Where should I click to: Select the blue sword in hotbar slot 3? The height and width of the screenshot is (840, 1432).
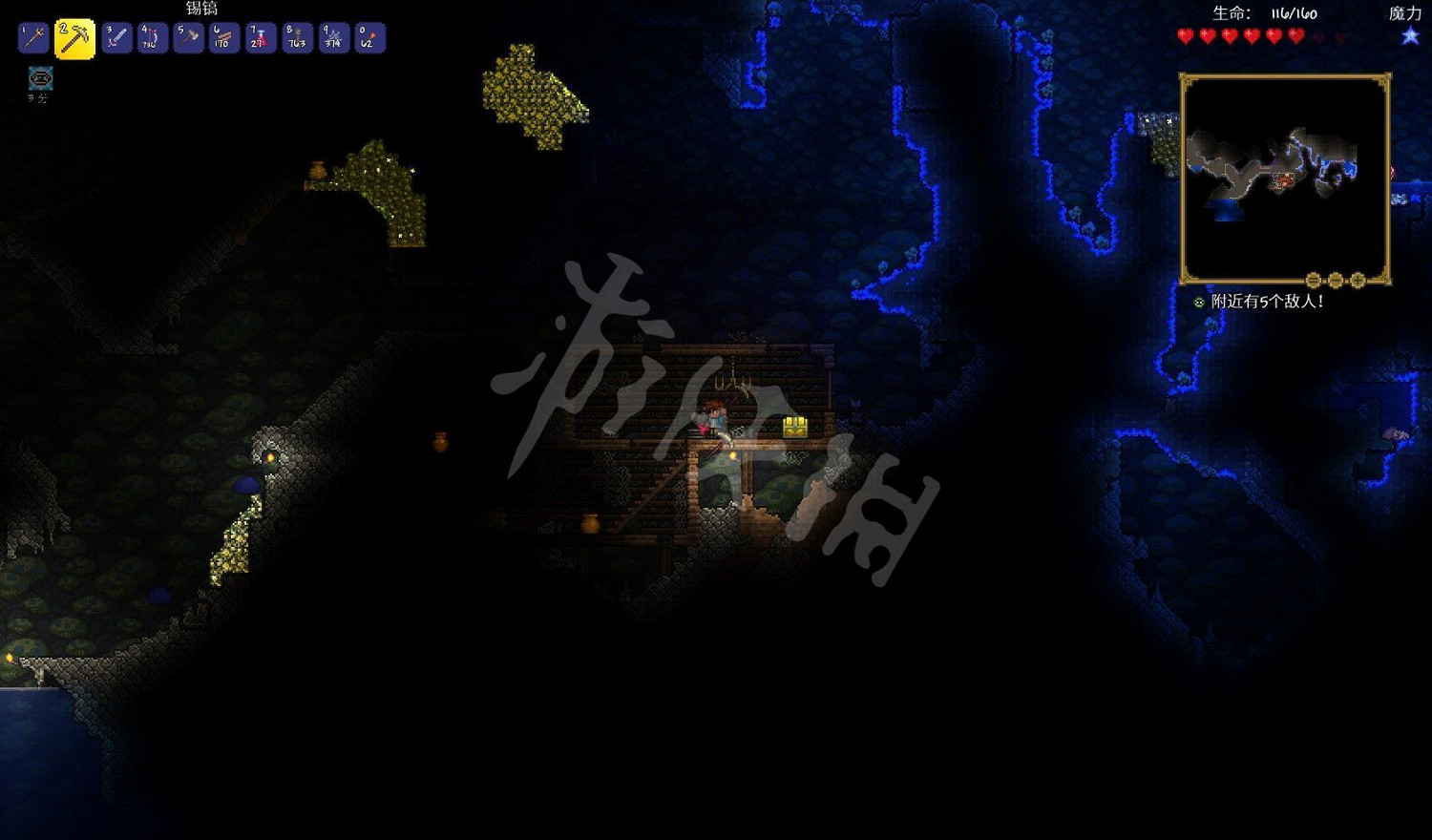(115, 38)
